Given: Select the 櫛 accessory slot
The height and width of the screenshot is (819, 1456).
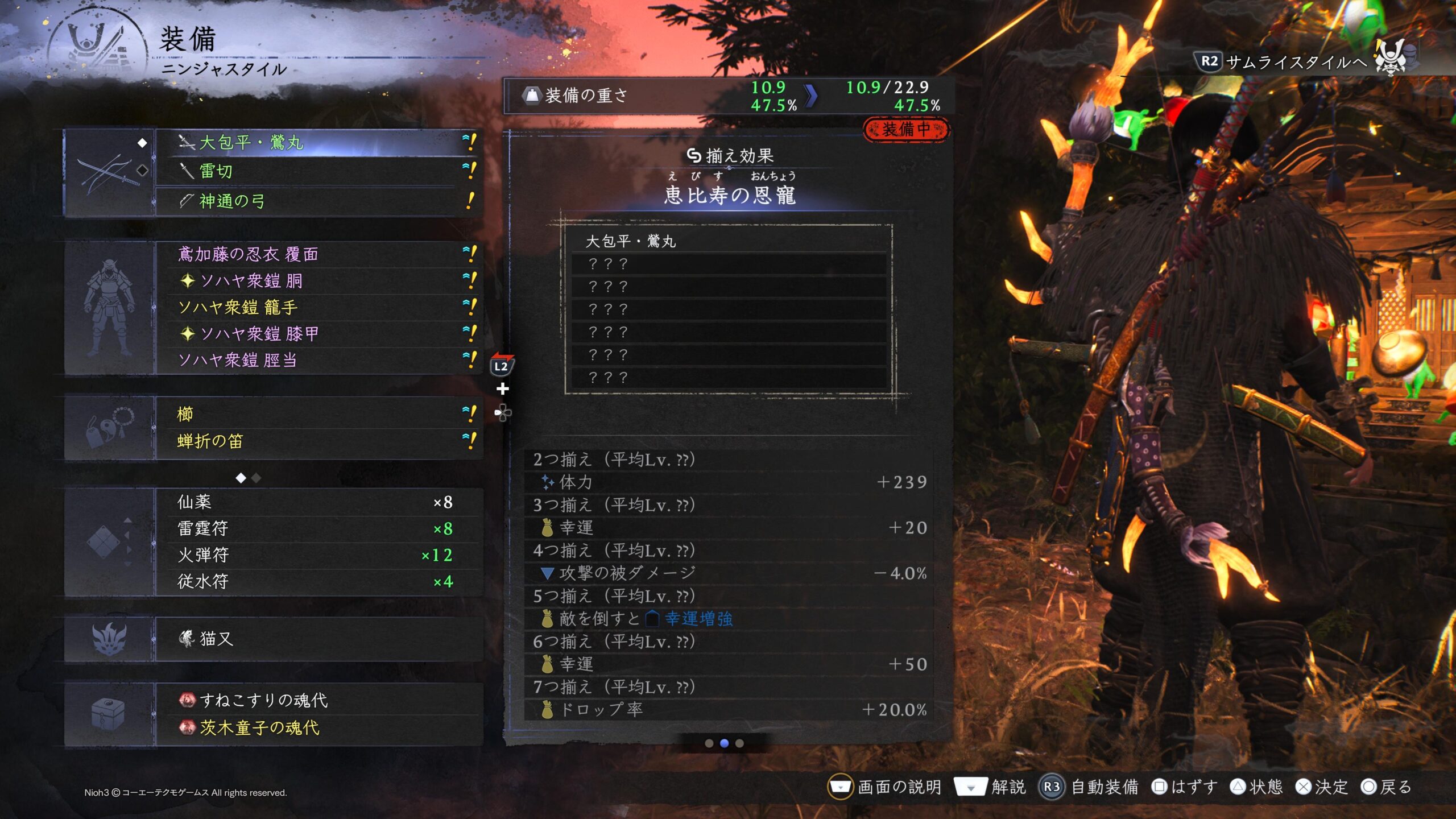Looking at the screenshot, I should [318, 414].
